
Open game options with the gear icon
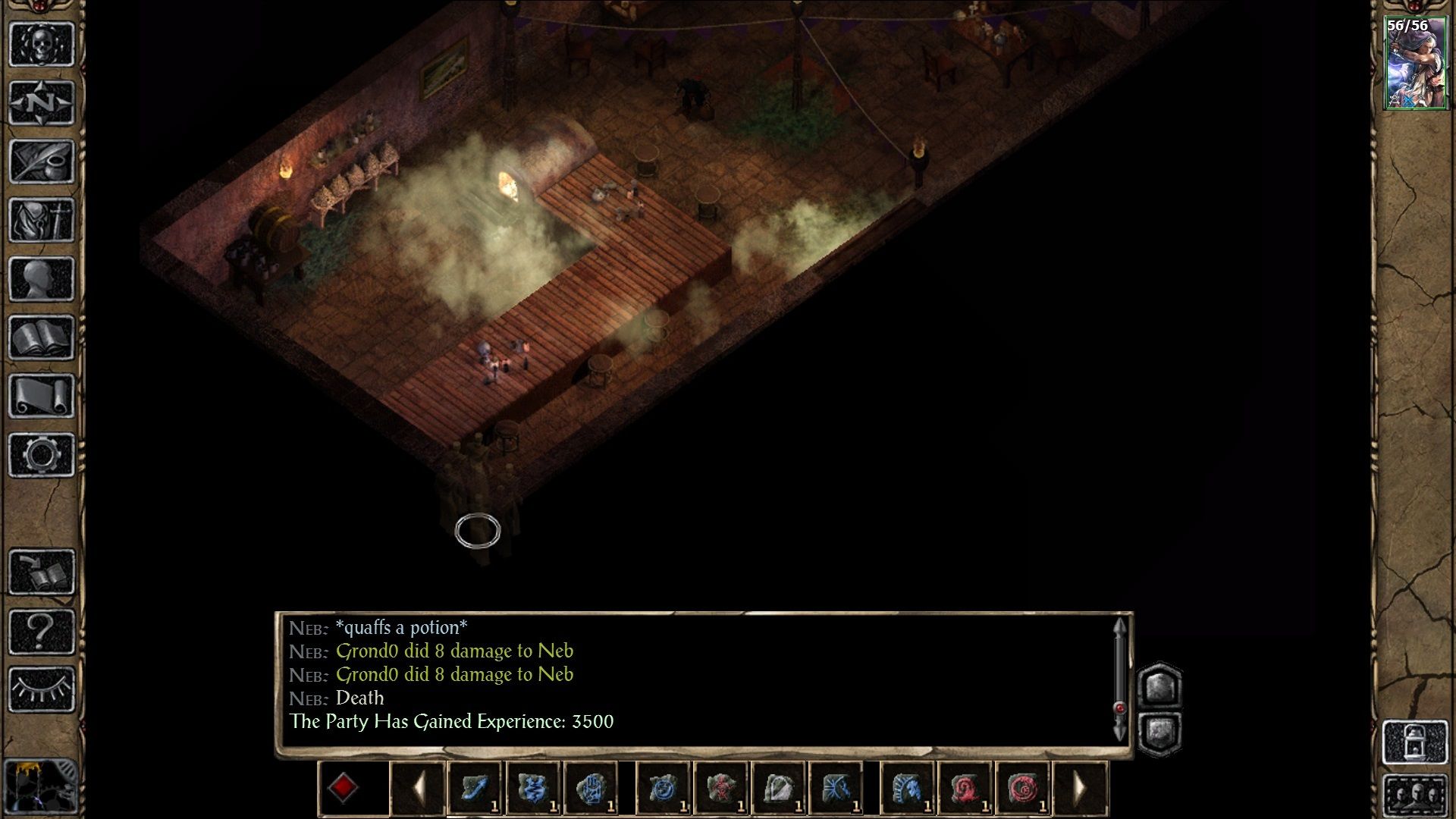tap(42, 455)
